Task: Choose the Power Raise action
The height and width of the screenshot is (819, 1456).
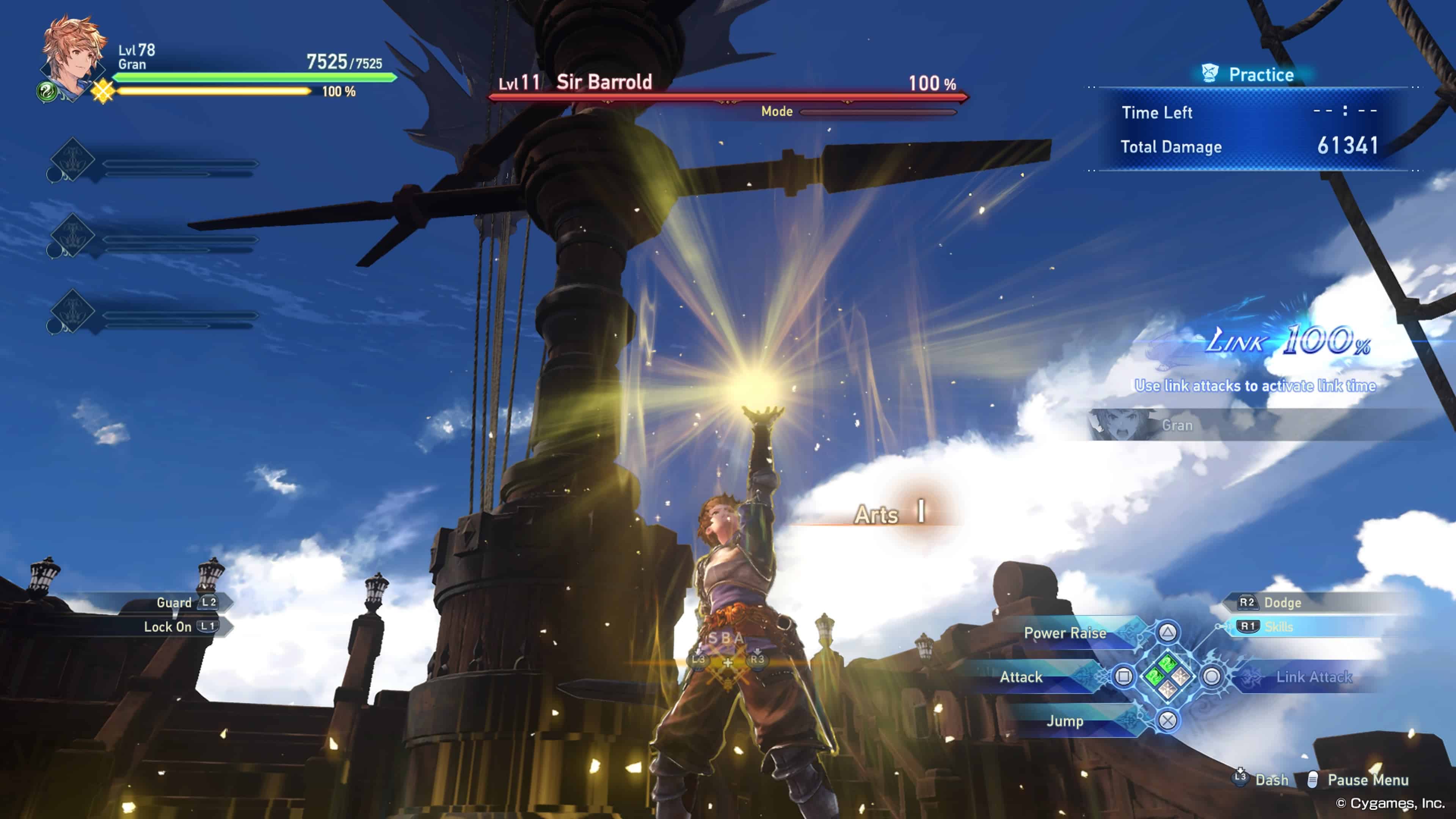Action: [x=1065, y=633]
